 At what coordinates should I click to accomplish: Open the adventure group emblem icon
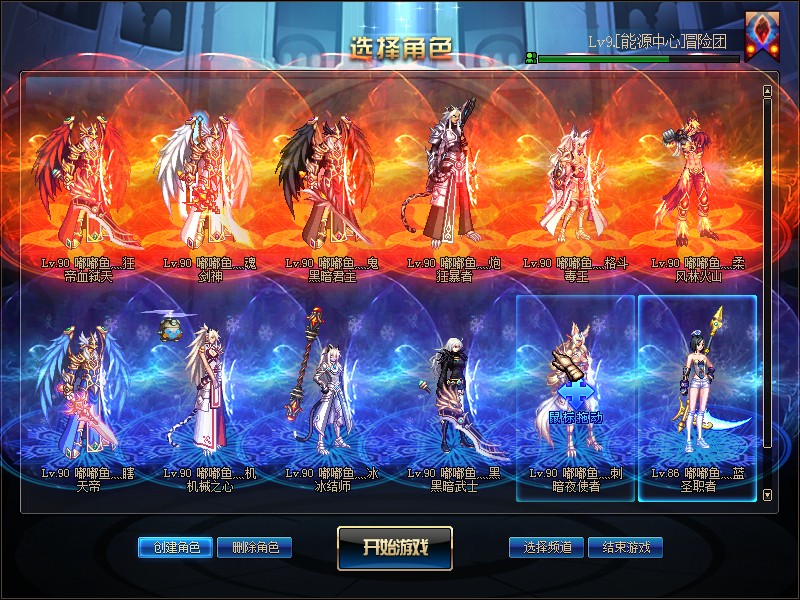pyautogui.click(x=762, y=36)
